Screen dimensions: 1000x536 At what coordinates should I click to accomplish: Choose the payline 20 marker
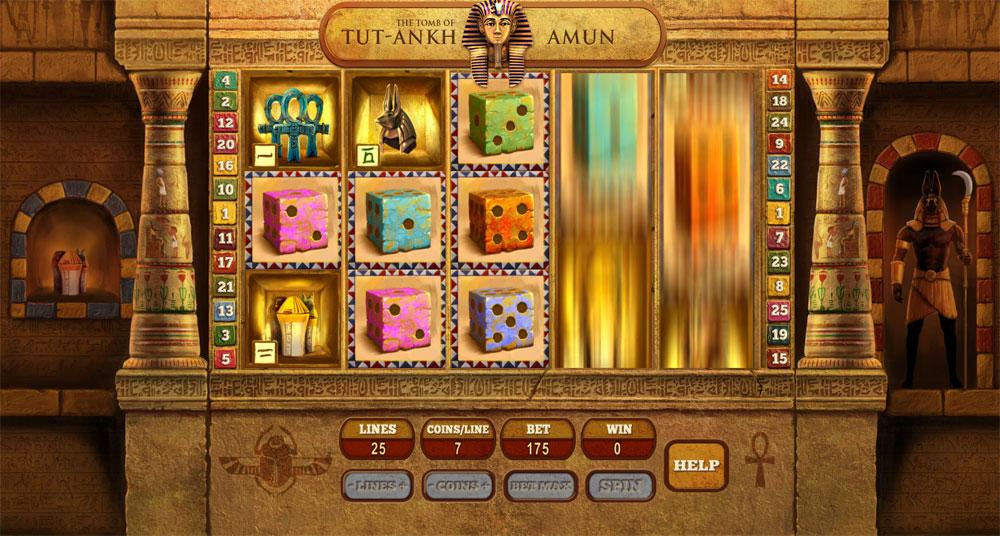click(225, 143)
